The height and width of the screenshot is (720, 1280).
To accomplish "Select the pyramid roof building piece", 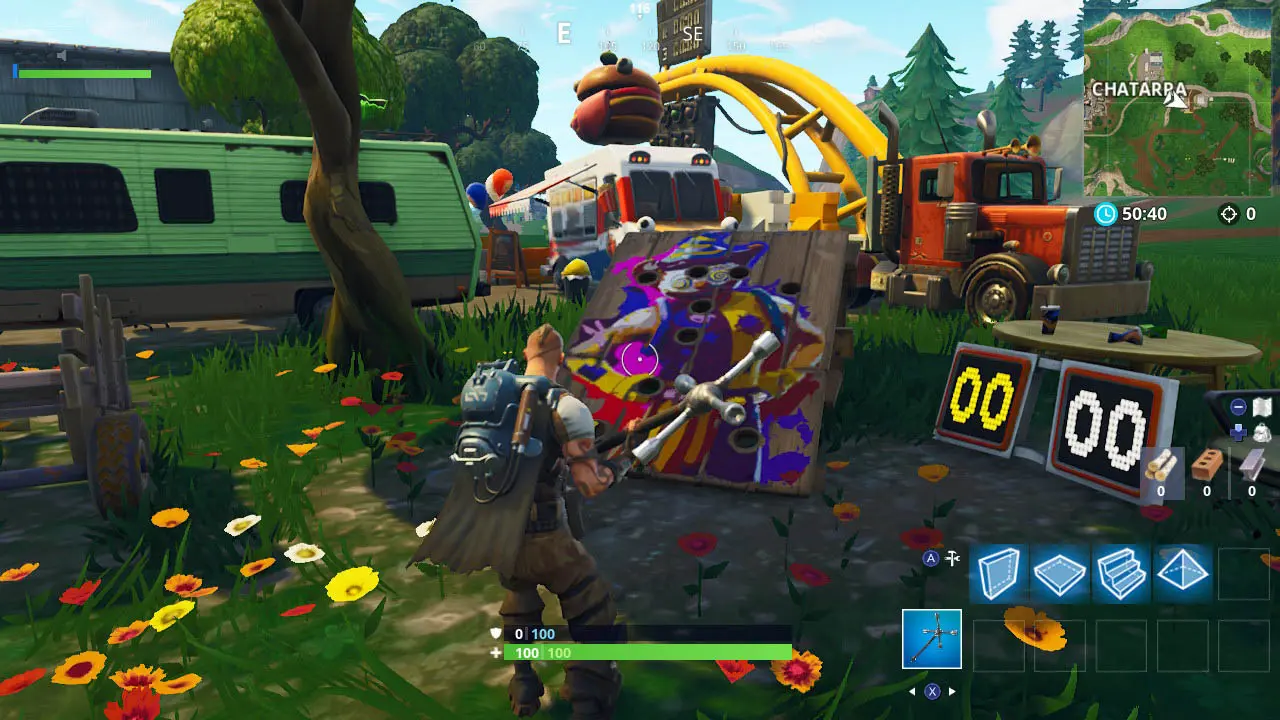I will tap(1183, 574).
